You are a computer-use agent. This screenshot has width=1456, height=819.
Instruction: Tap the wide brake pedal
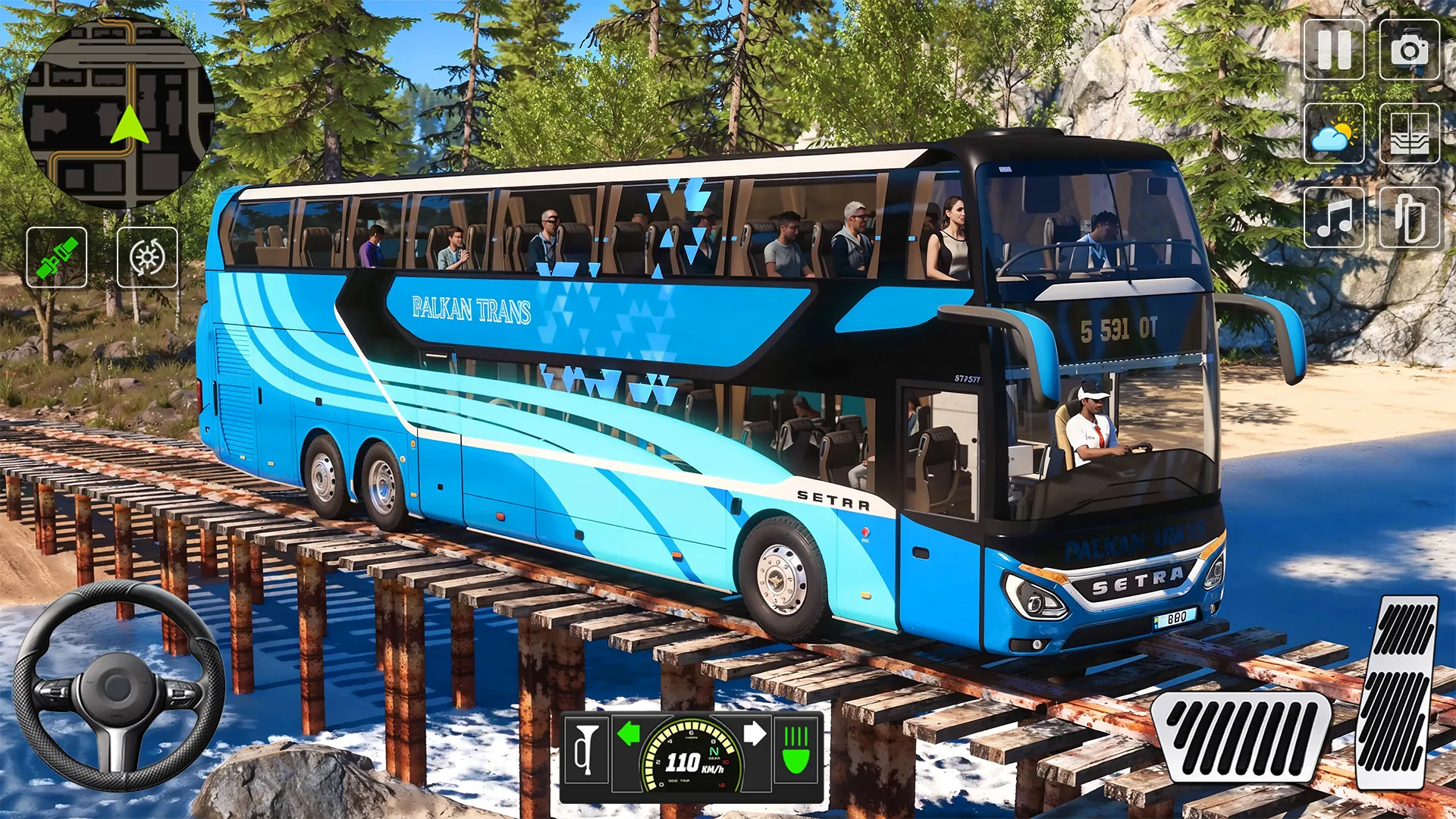click(x=1242, y=736)
